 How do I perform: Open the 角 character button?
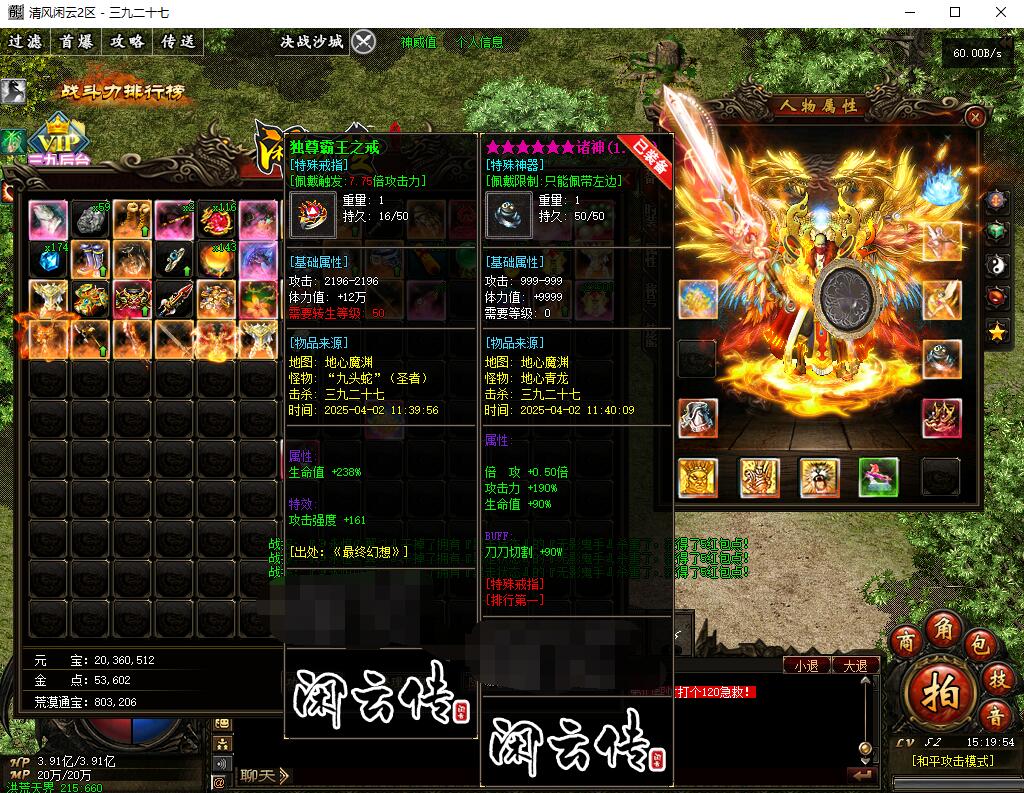[x=944, y=627]
